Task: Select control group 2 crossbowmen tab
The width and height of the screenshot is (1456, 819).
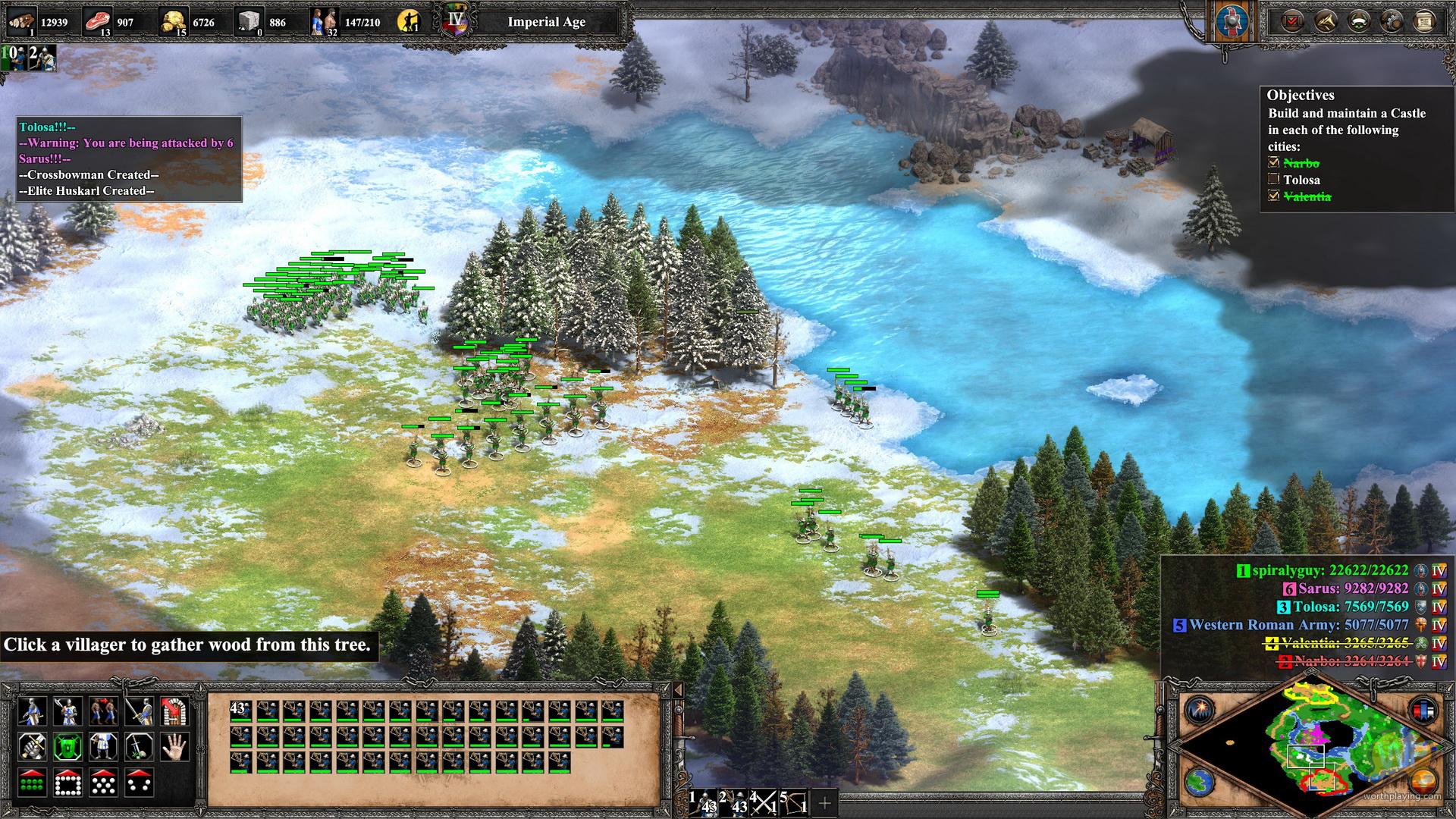Action: [x=734, y=802]
